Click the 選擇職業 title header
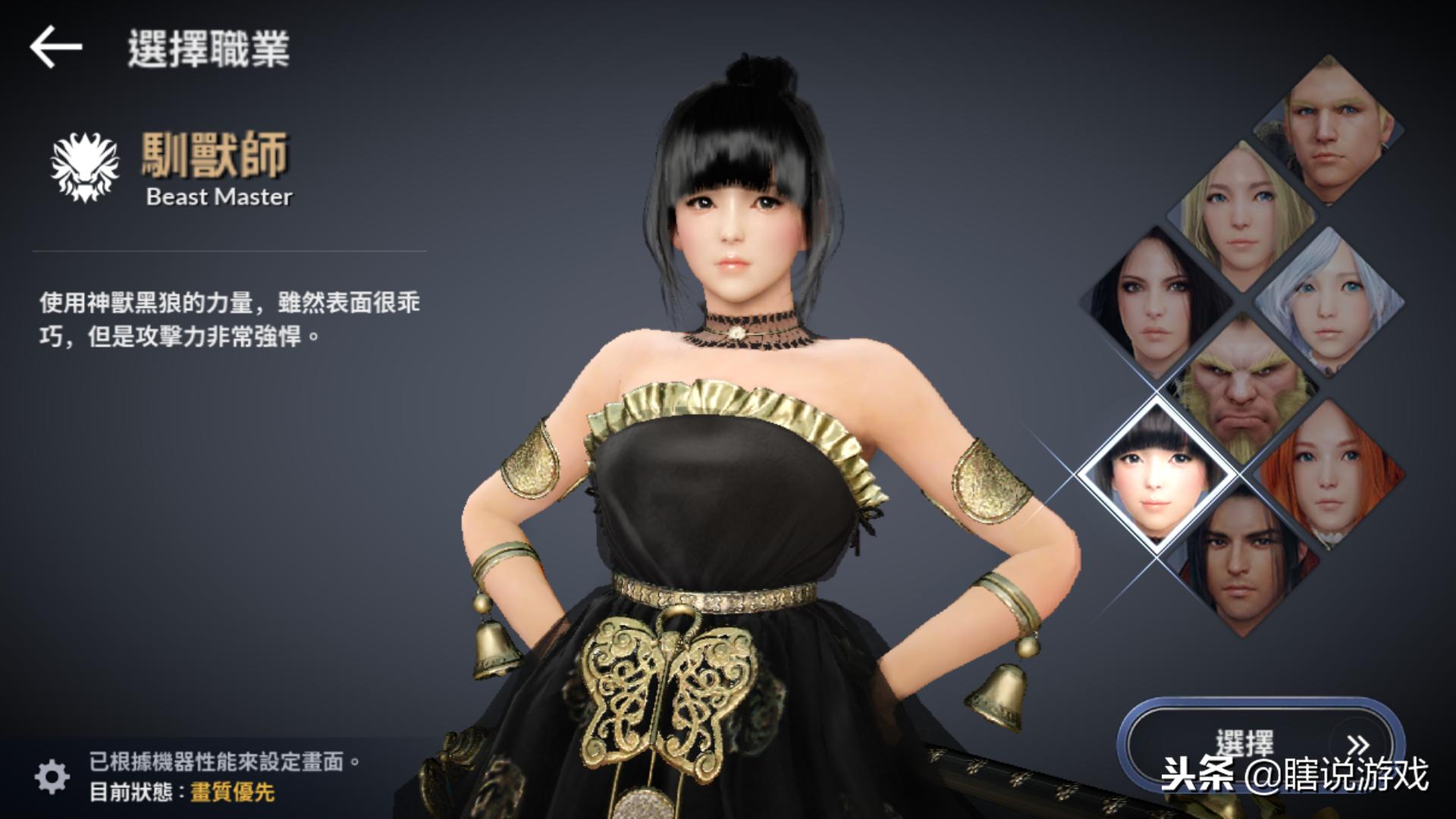Screen dimensions: 1456x819 tap(209, 47)
